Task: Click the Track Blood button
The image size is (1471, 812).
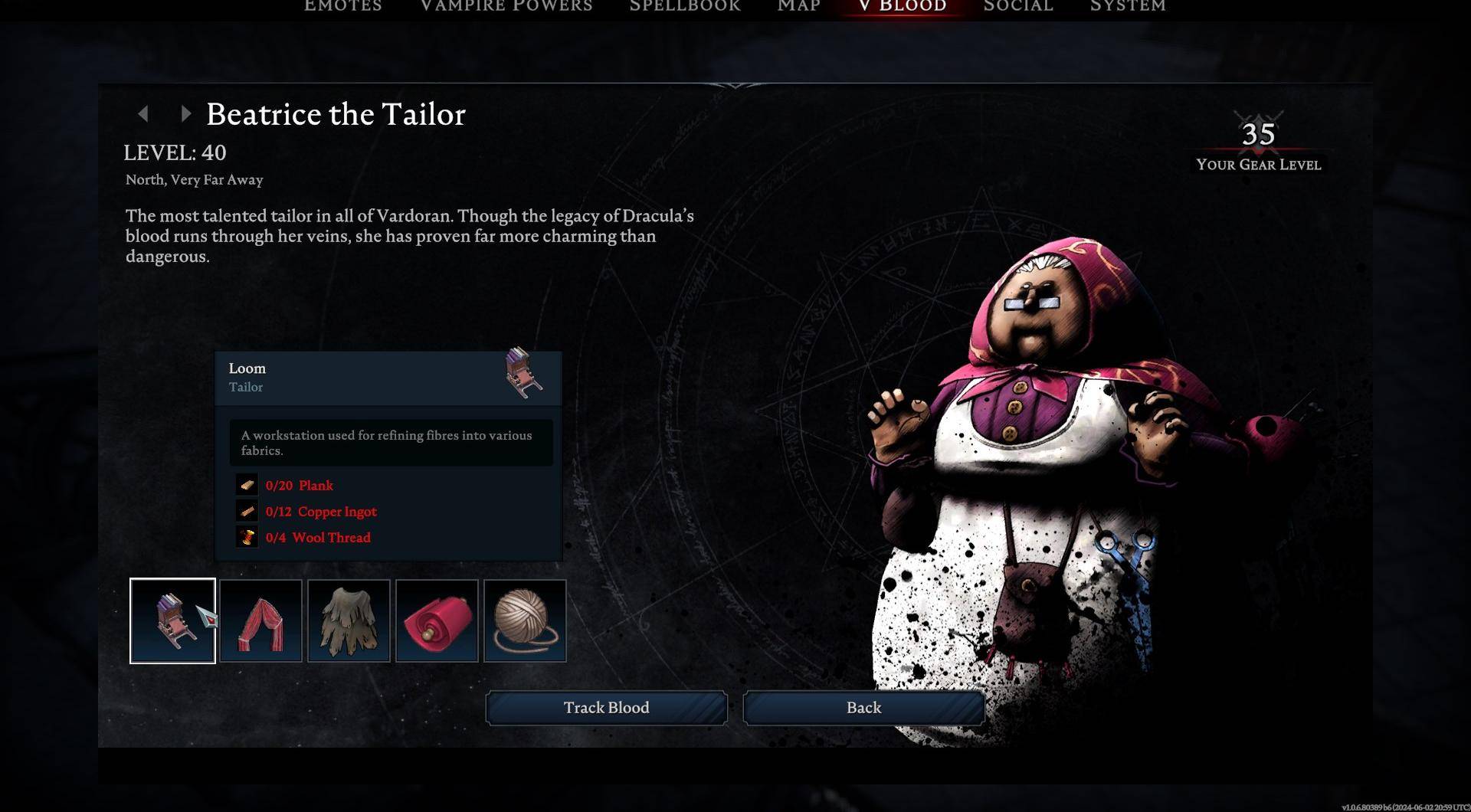Action: coord(606,708)
